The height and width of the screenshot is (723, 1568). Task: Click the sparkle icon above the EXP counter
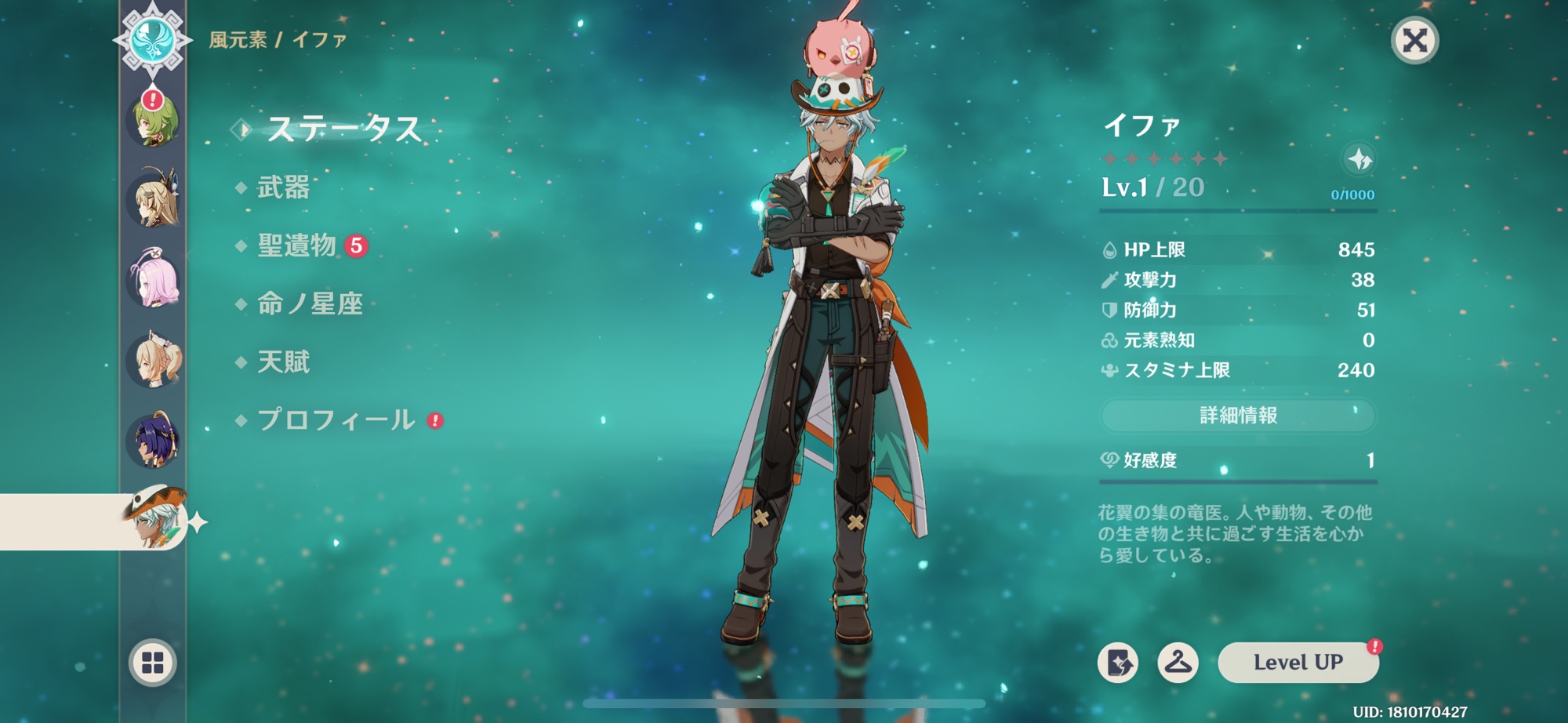click(1359, 160)
